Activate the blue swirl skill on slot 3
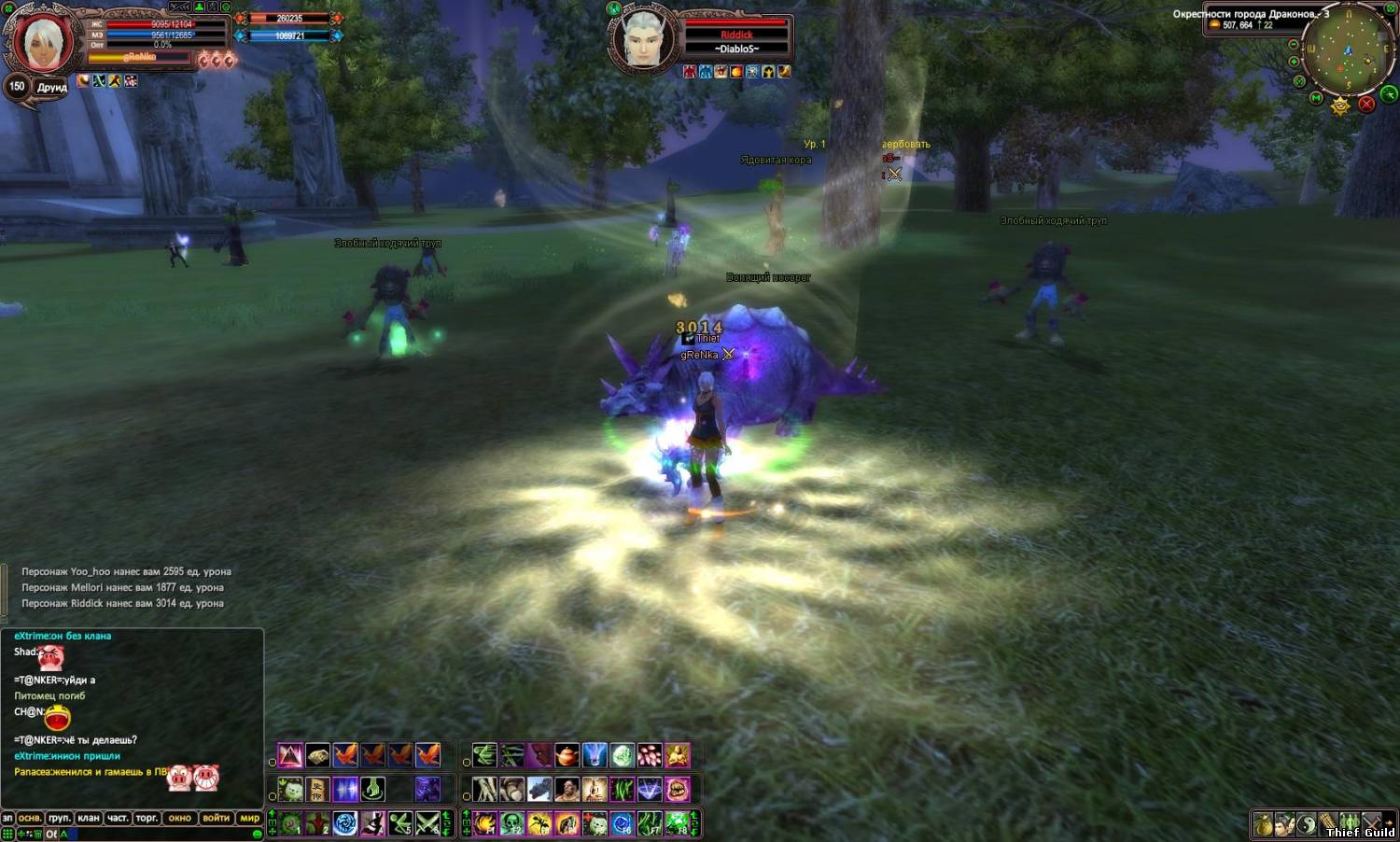This screenshot has width=1400, height=842. click(x=345, y=823)
